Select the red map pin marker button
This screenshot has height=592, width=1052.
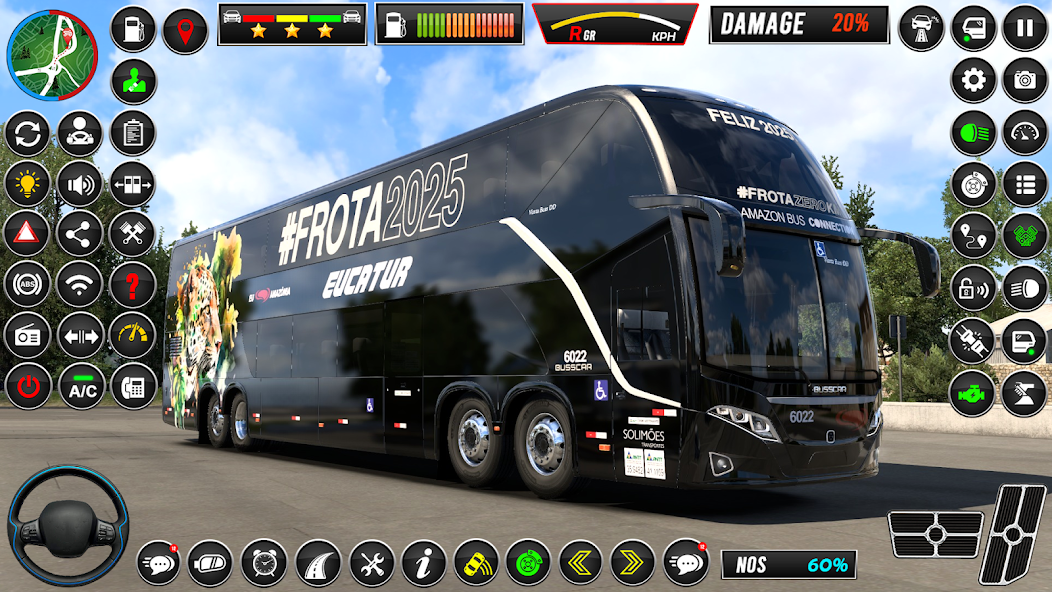(185, 31)
